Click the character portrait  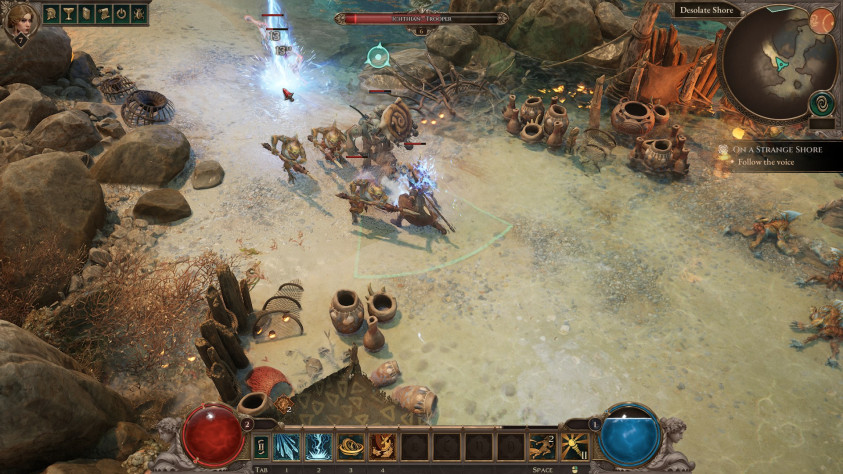pyautogui.click(x=20, y=20)
